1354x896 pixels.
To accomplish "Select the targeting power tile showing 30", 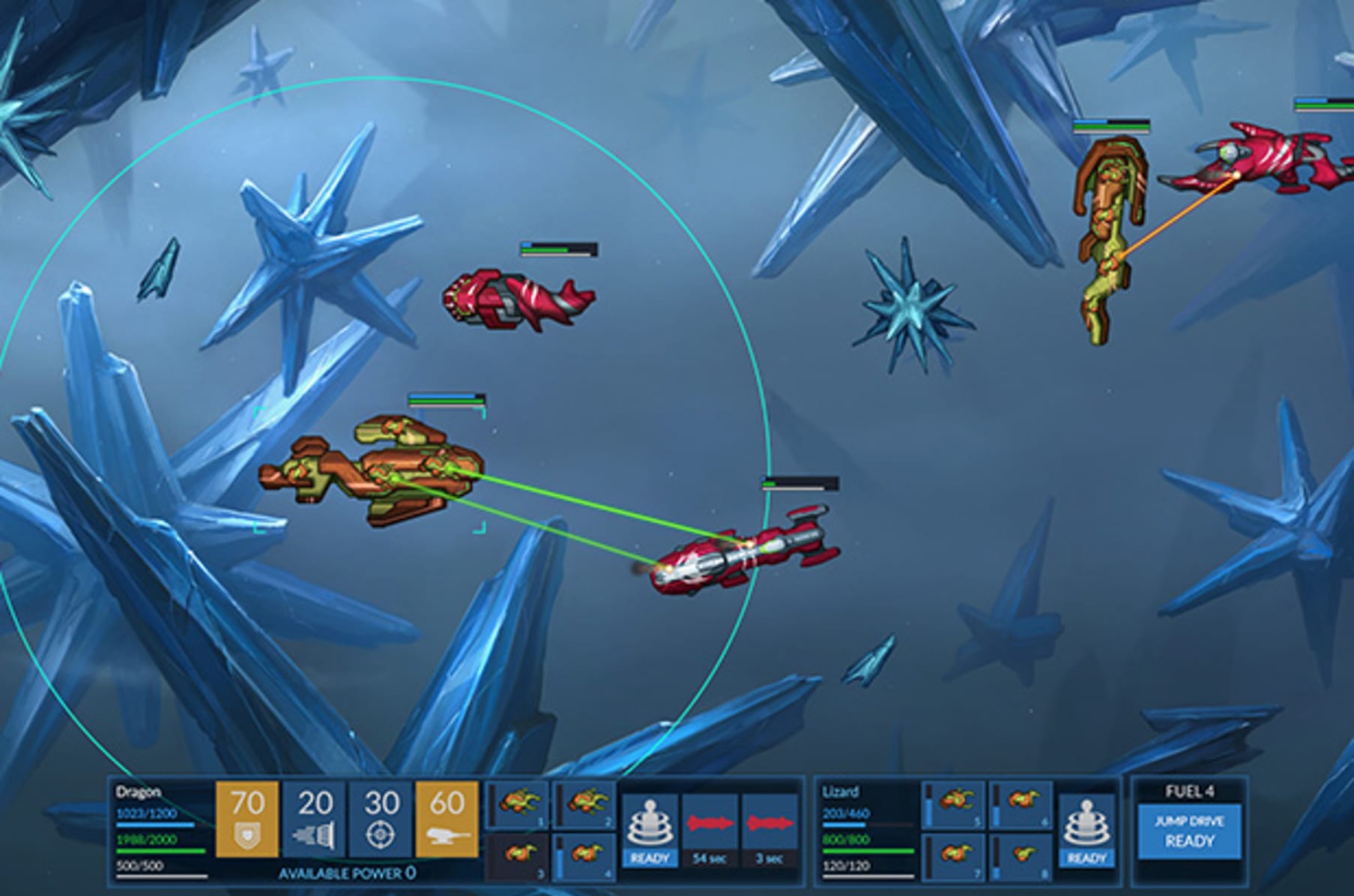I will (x=381, y=819).
